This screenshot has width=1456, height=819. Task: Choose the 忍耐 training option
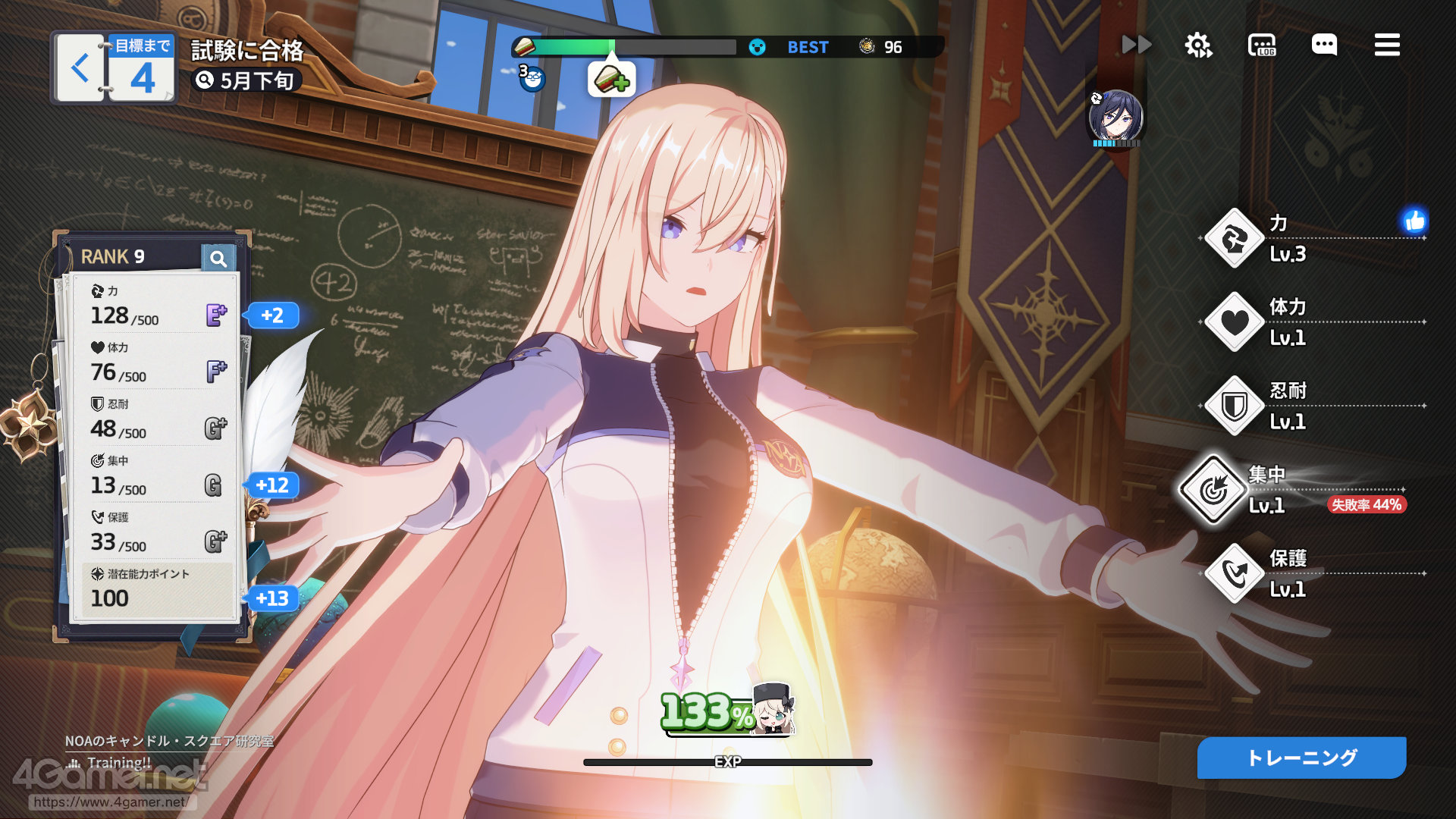(x=1235, y=406)
